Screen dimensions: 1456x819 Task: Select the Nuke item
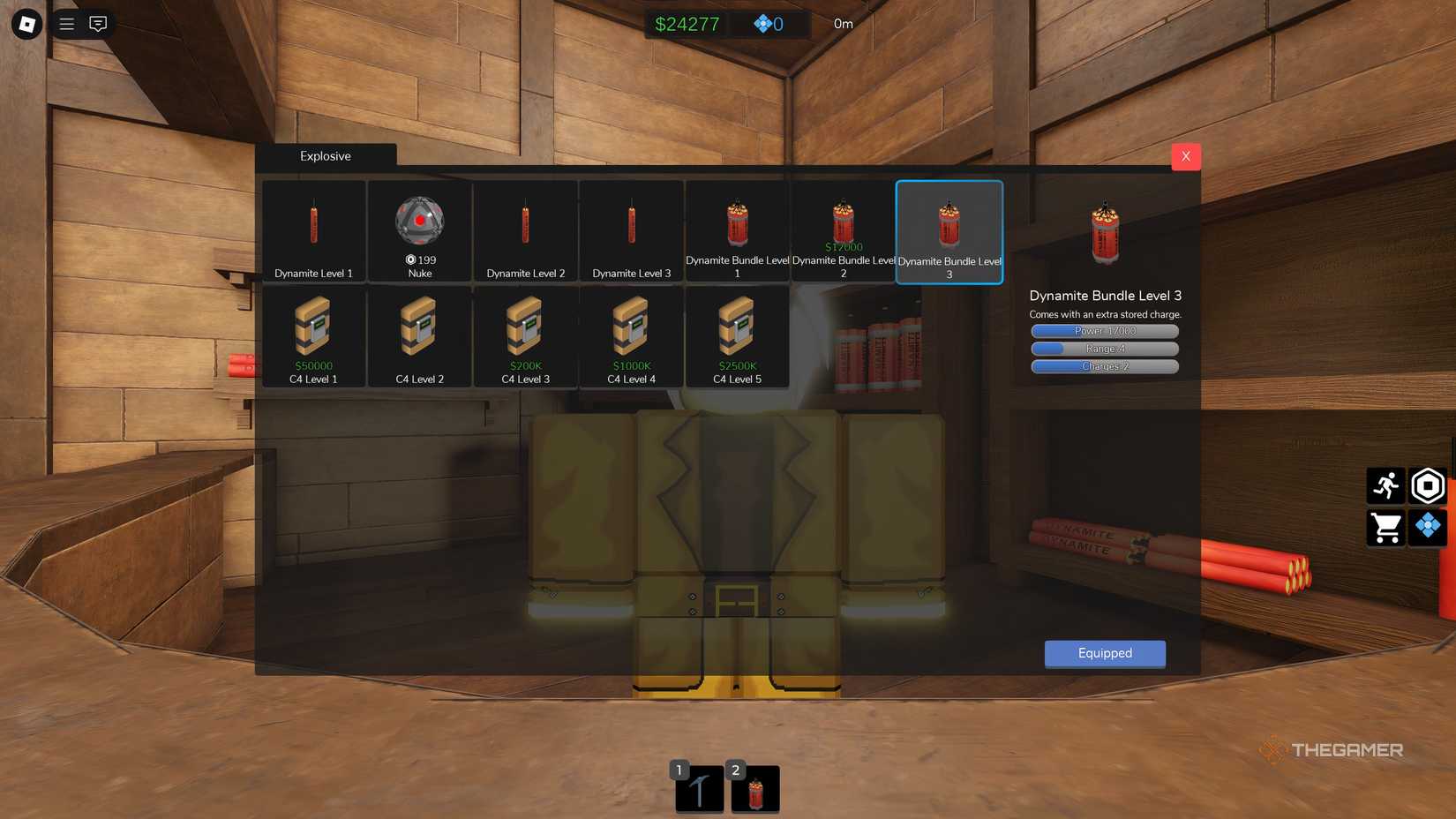coord(419,231)
